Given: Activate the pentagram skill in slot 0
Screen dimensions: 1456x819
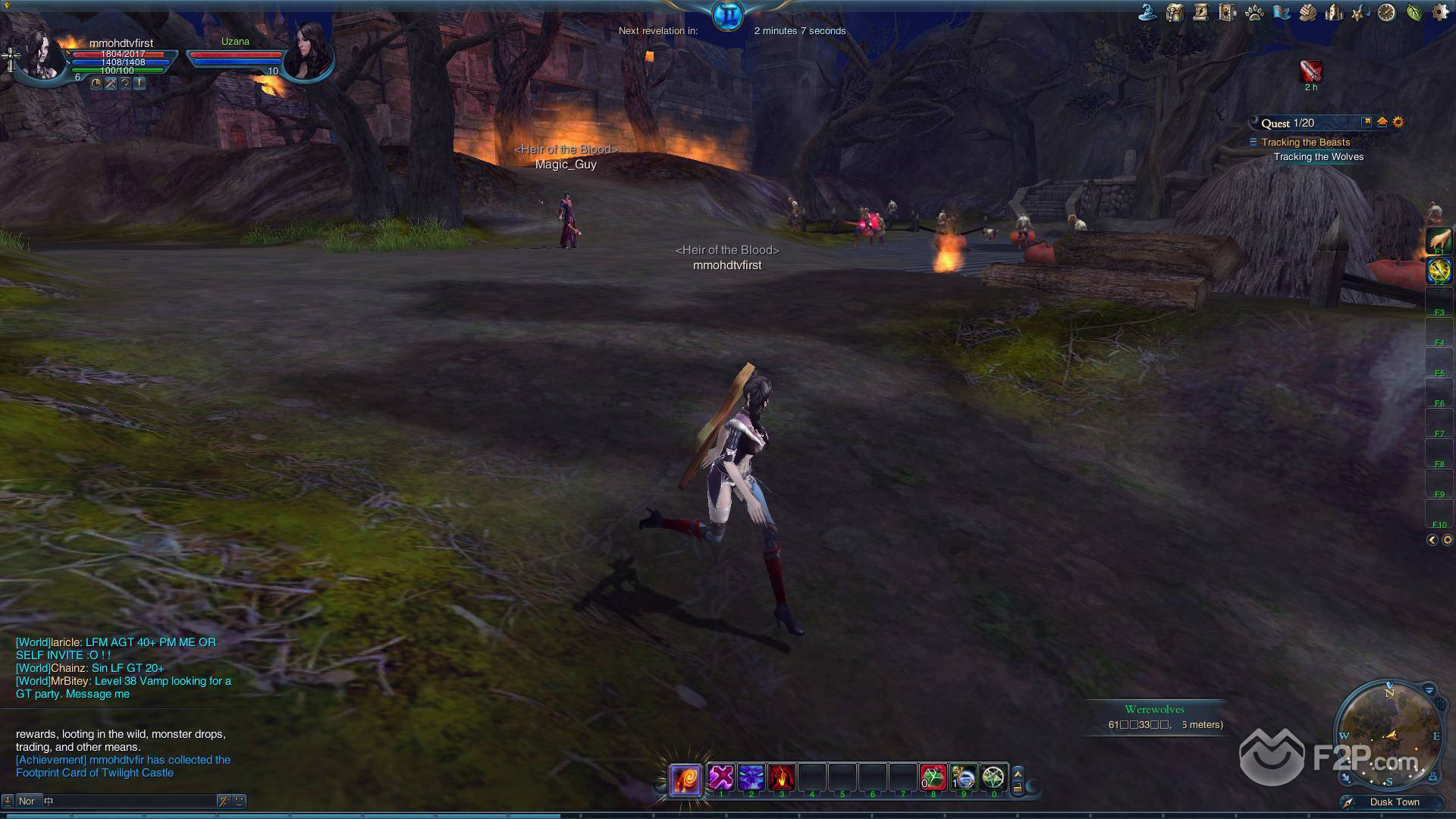Looking at the screenshot, I should coord(993,777).
